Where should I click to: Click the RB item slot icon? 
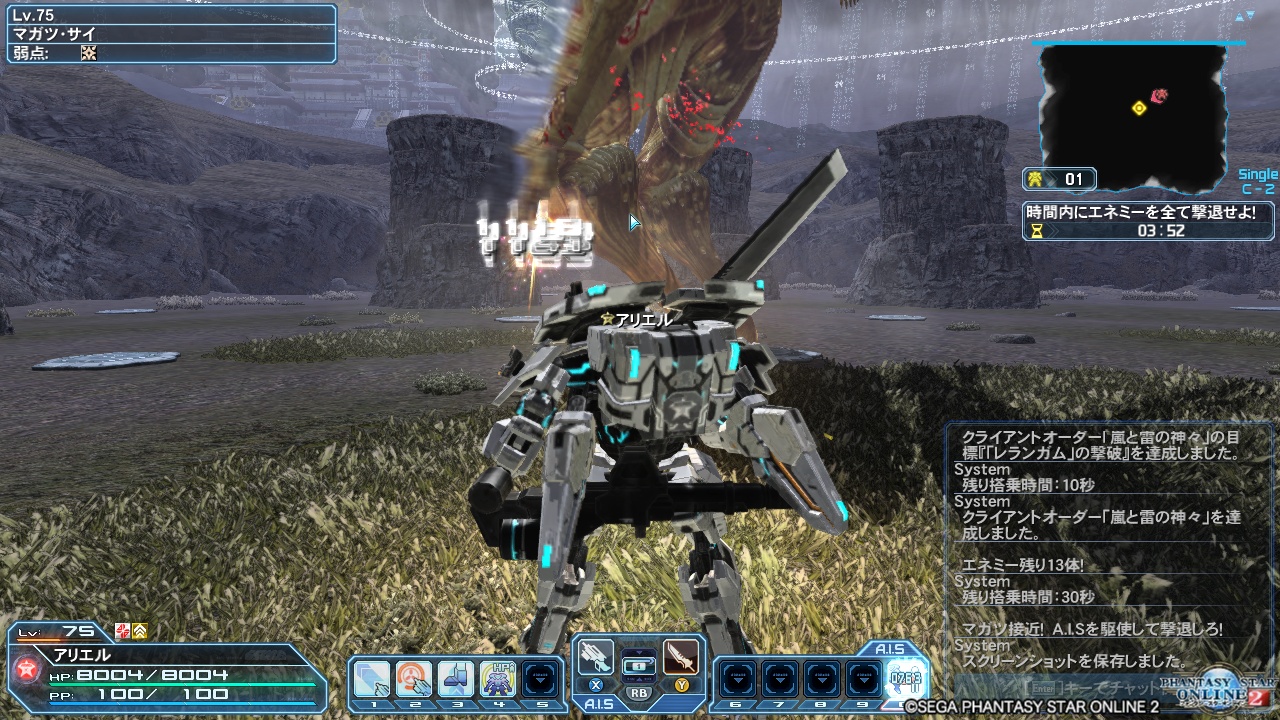coord(641,668)
